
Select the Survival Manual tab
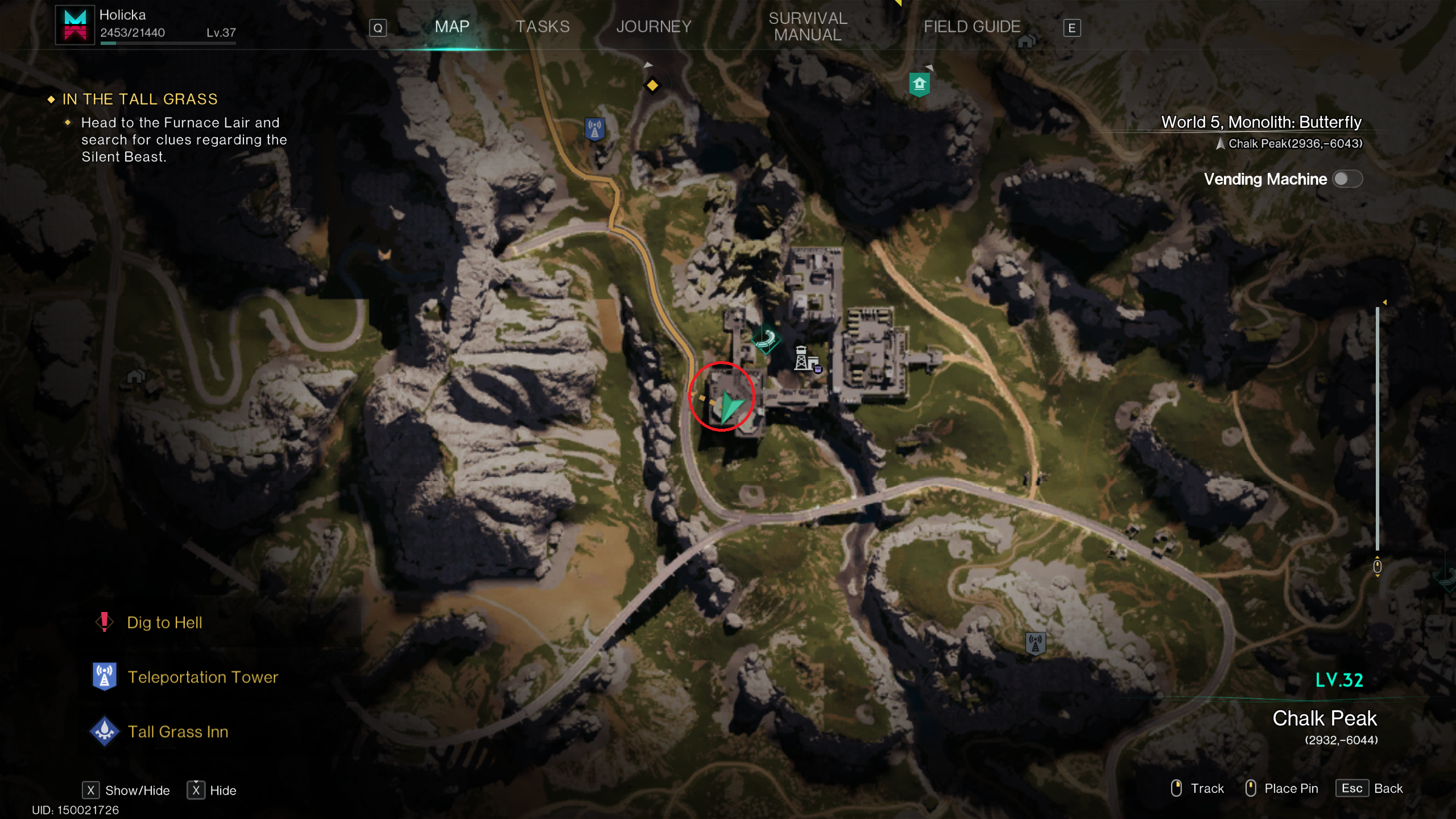[x=808, y=27]
